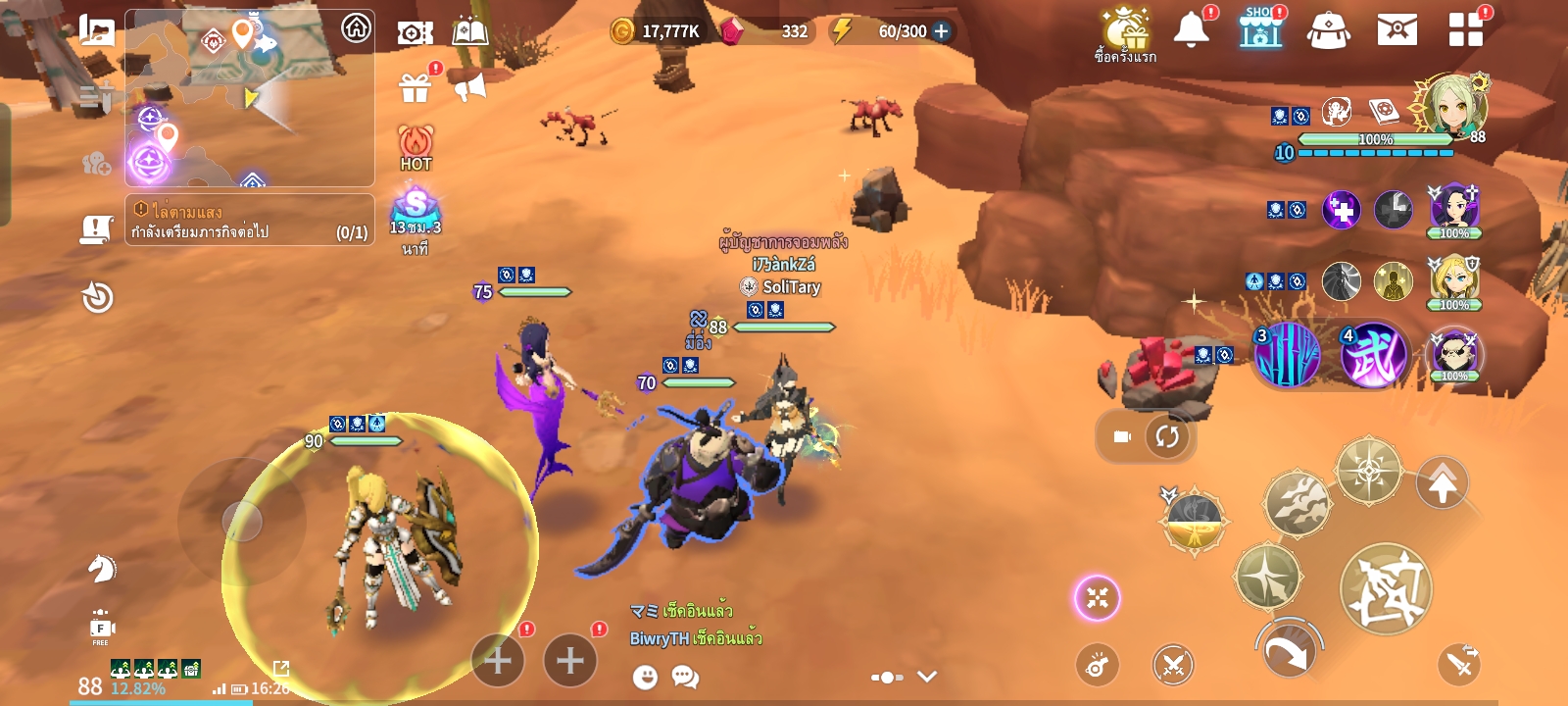Open the mail envelope
1568x706 pixels.
1396,30
